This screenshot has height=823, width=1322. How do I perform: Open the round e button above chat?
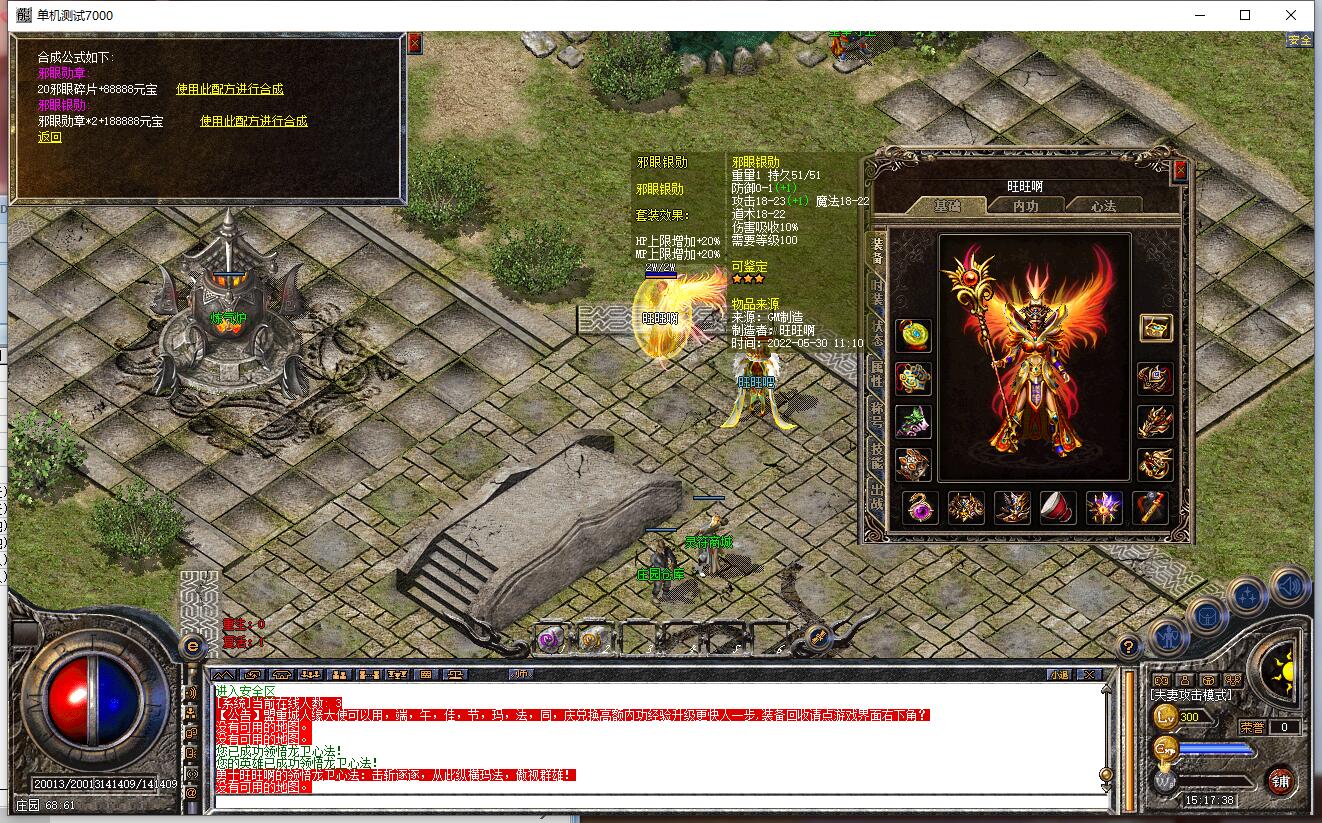pos(191,647)
